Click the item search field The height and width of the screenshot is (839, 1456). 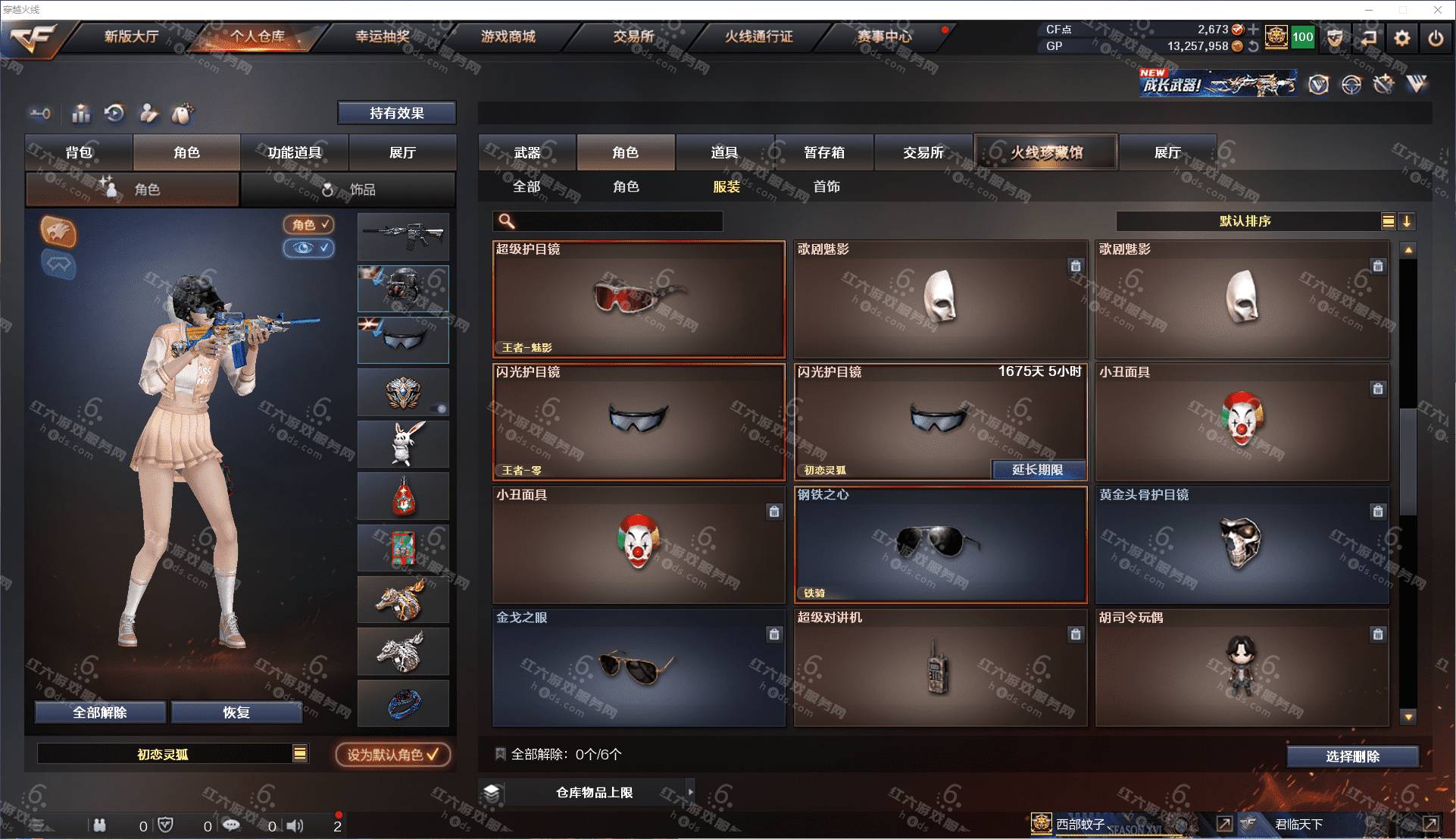[617, 221]
